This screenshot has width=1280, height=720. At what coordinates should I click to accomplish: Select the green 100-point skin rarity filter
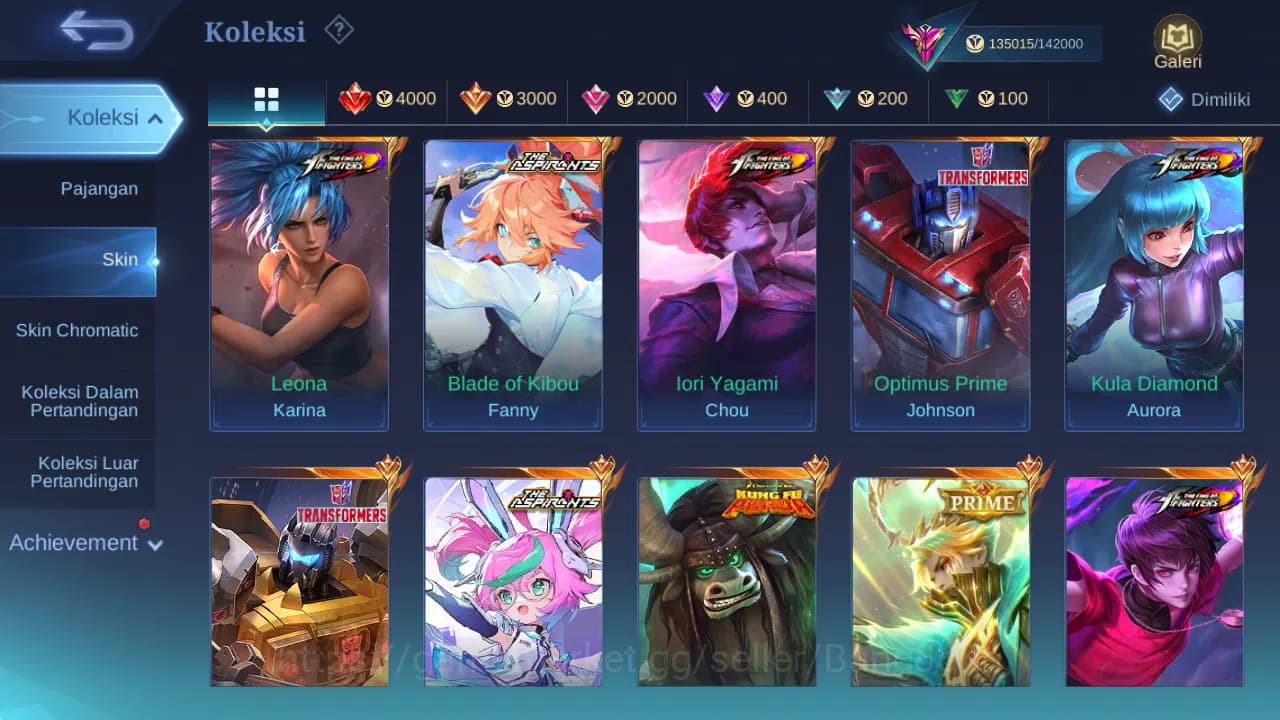[988, 99]
